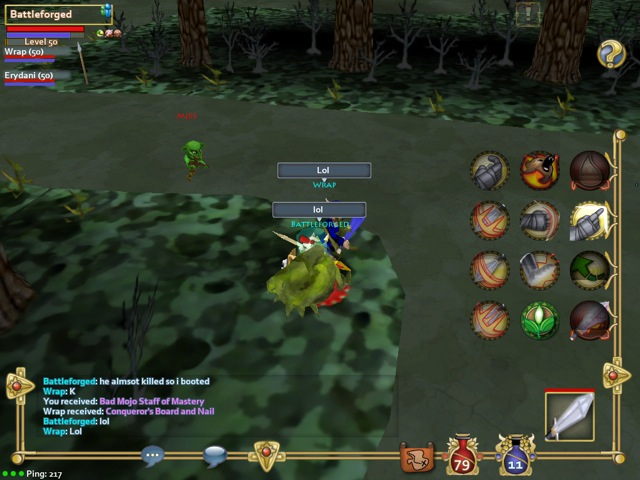Open the chat with the ellipsis bubble
The image size is (640, 480).
[x=152, y=455]
